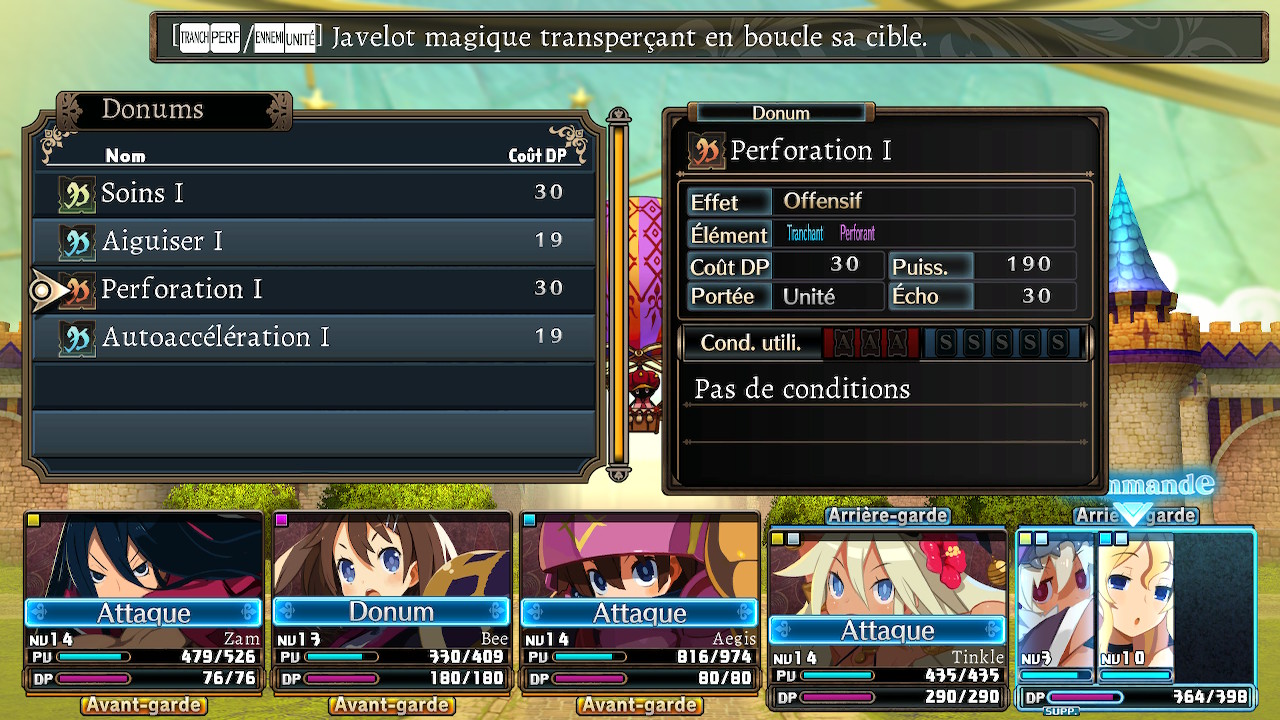Click the Autoaccélération I donum icon
The height and width of the screenshot is (720, 1280).
(77, 337)
